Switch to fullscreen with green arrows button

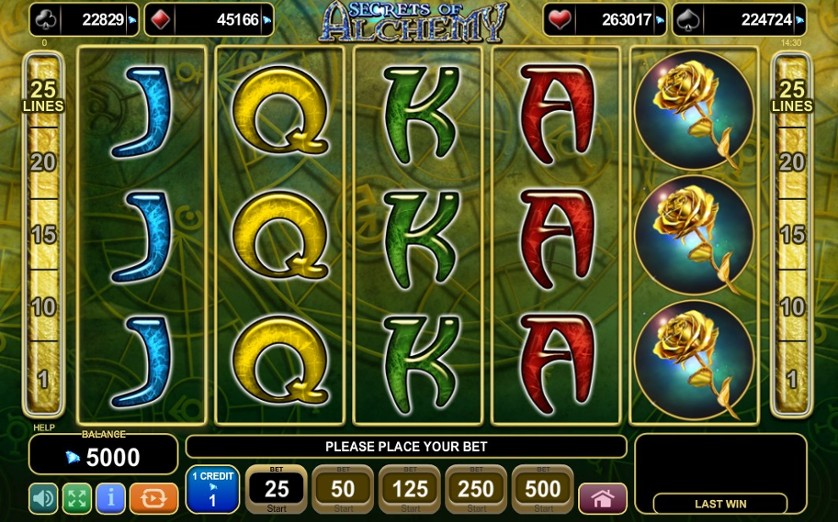pos(77,497)
